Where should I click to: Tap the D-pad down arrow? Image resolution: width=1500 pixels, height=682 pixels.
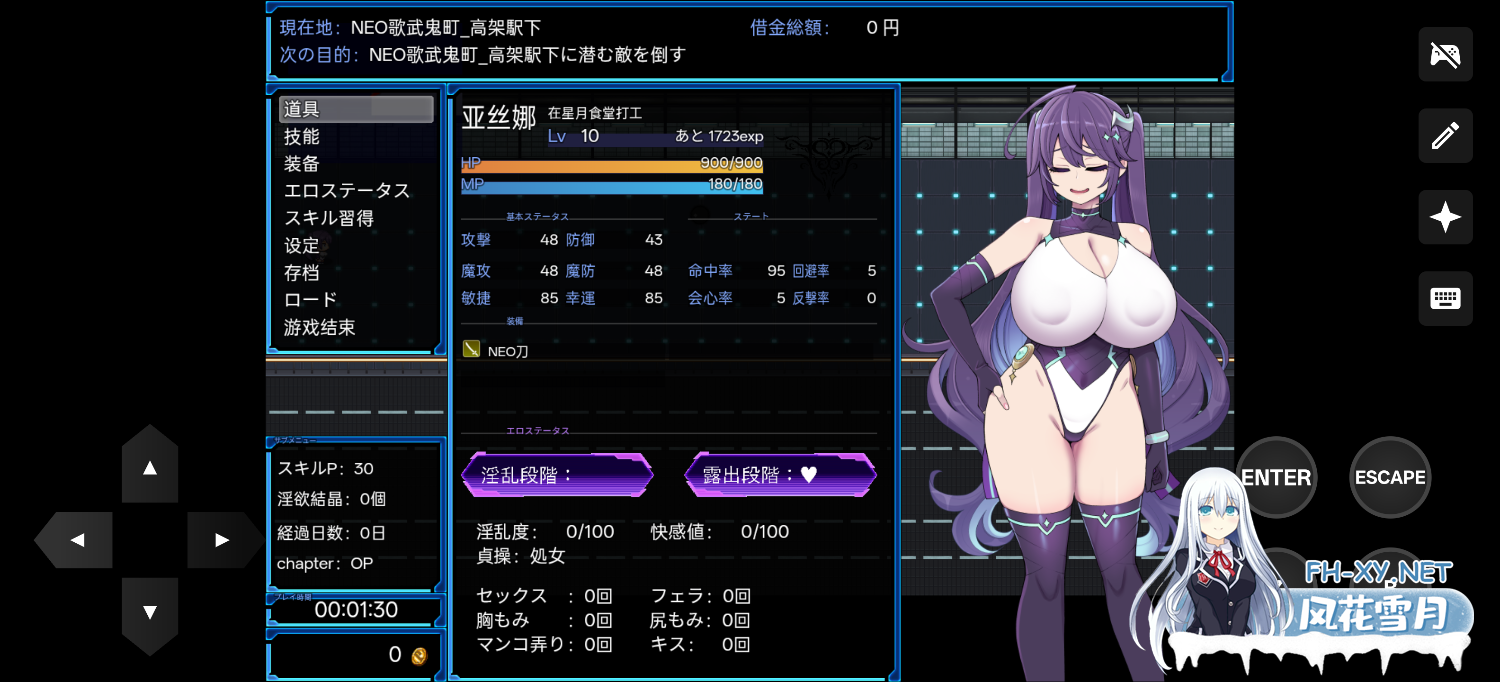150,612
